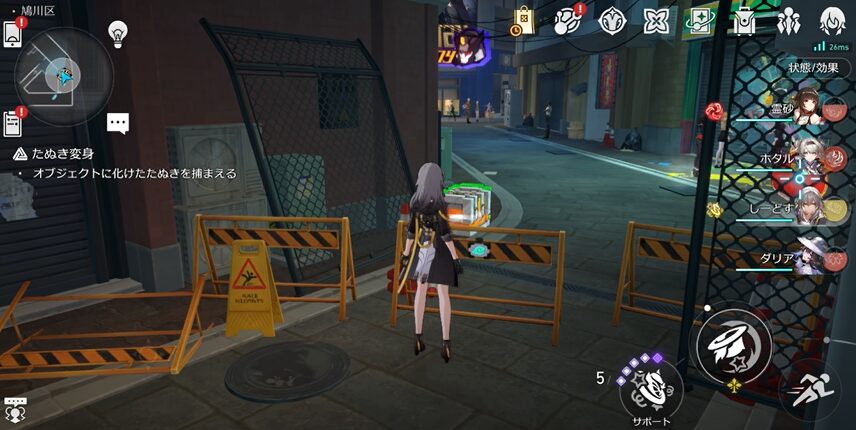Trigger the tornado attack button
Viewport: 856px width, 430px height.
tap(731, 346)
